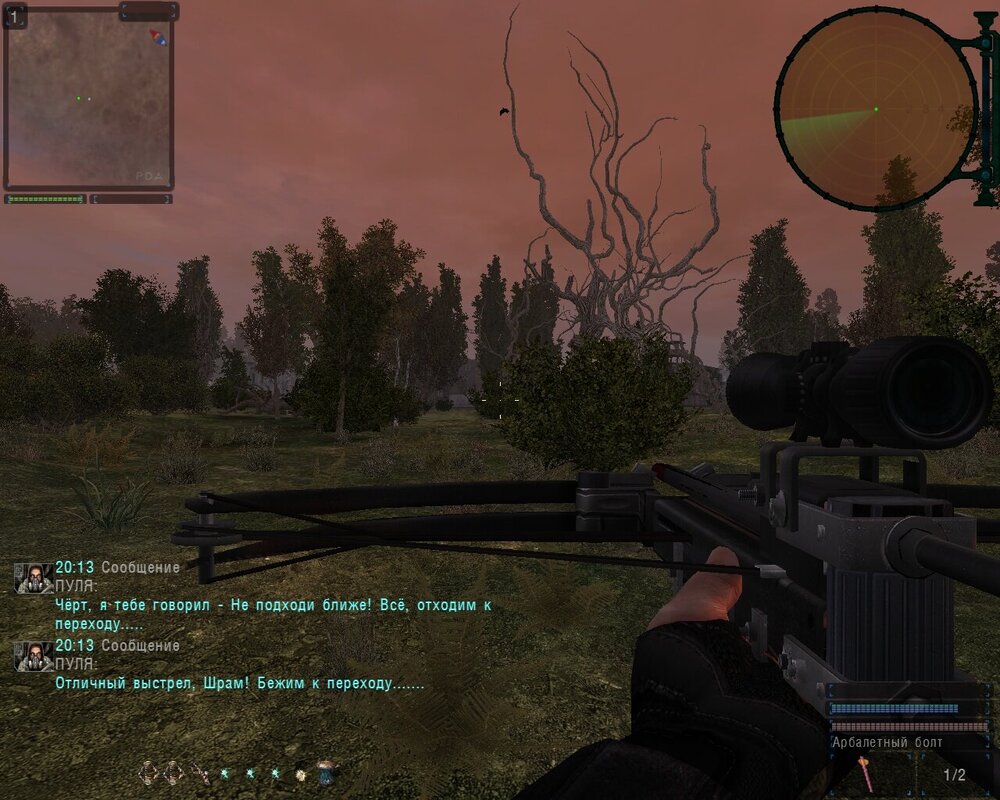Screen dimensions: 1000x800
Task: Click the latest message's sender portrait
Action: 34,656
